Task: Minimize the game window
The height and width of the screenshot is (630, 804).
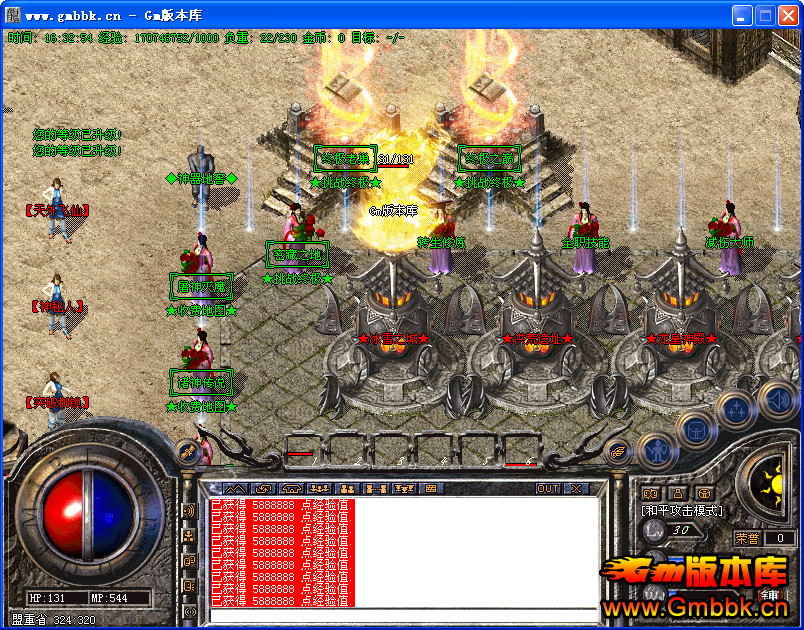Action: (742, 15)
